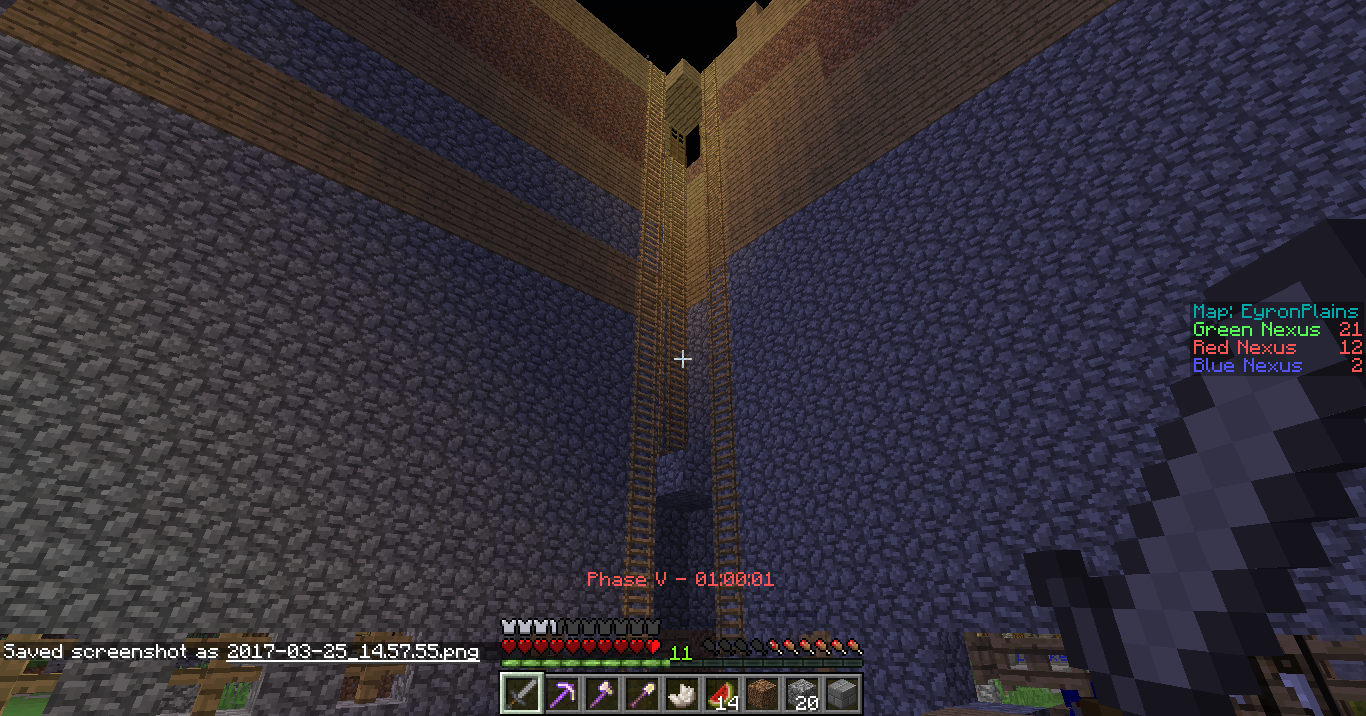The width and height of the screenshot is (1366, 716).
Task: Open the saved screenshot file link
Action: pos(352,652)
